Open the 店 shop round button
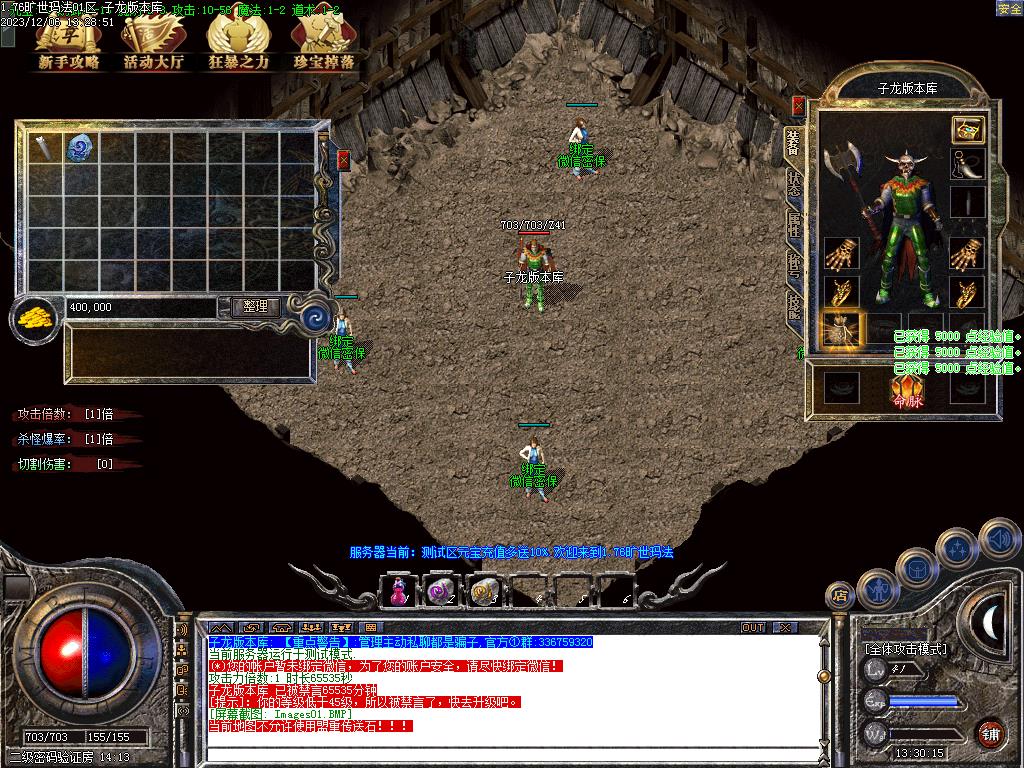 (840, 596)
